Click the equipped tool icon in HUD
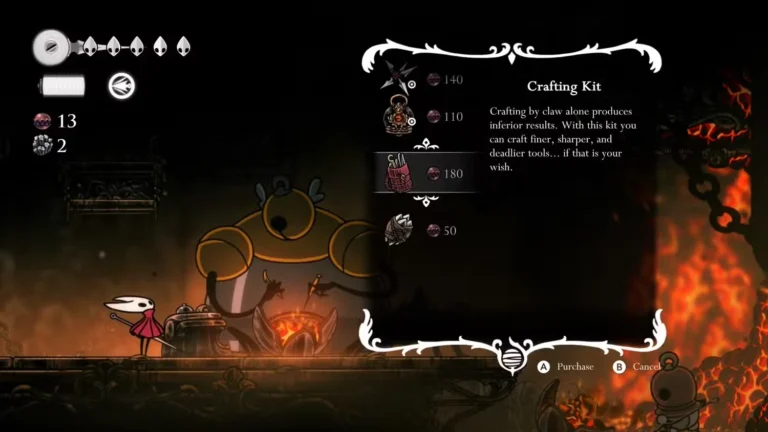 (122, 86)
